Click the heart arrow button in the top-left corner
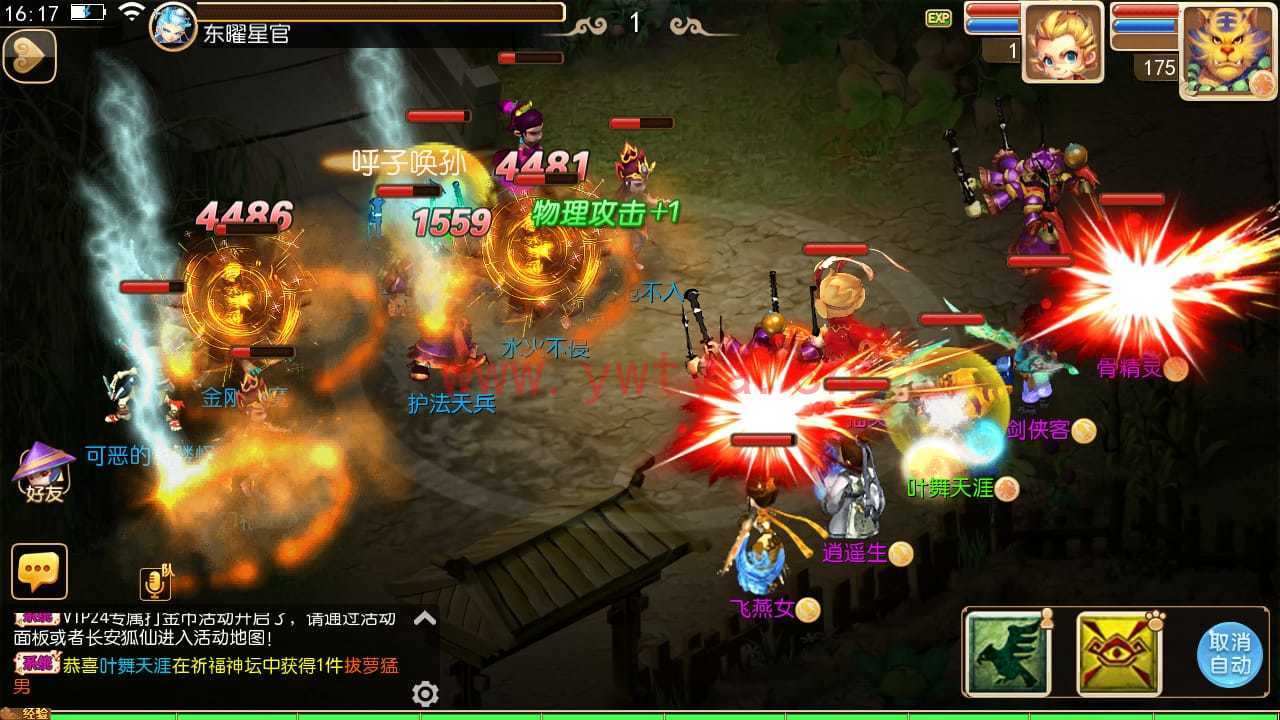This screenshot has width=1280, height=720. click(29, 56)
